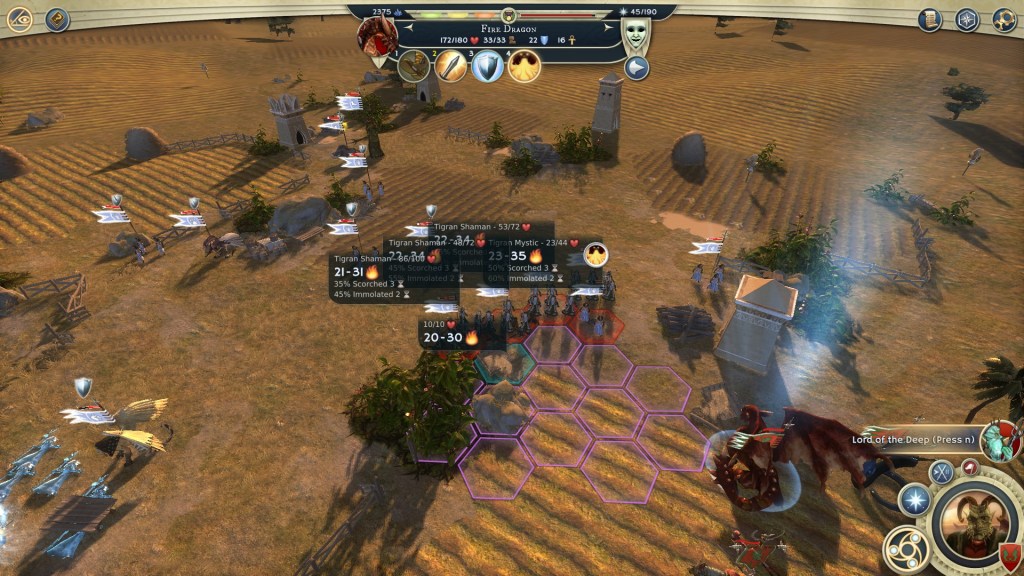
Task: Cycle to the next unit with arrow button
Action: click(637, 68)
